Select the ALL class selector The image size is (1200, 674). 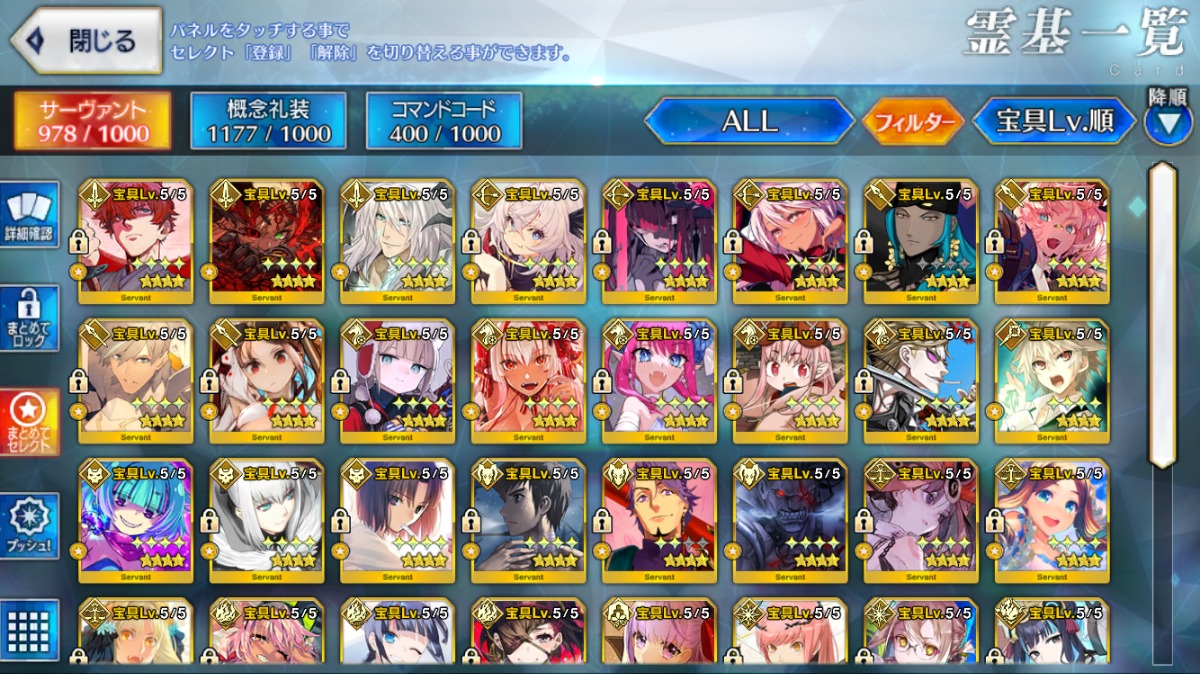click(x=749, y=121)
